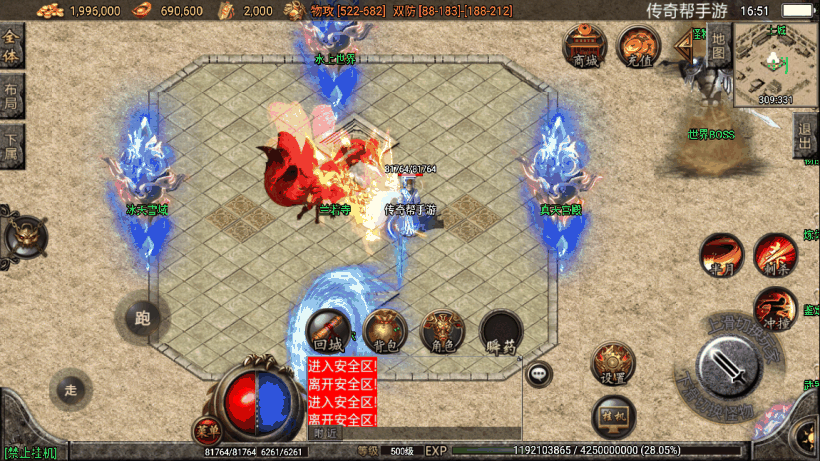Viewport: 820px width, 461px height.
Task: Trigger the 冲撞 charge skill
Action: point(774,309)
